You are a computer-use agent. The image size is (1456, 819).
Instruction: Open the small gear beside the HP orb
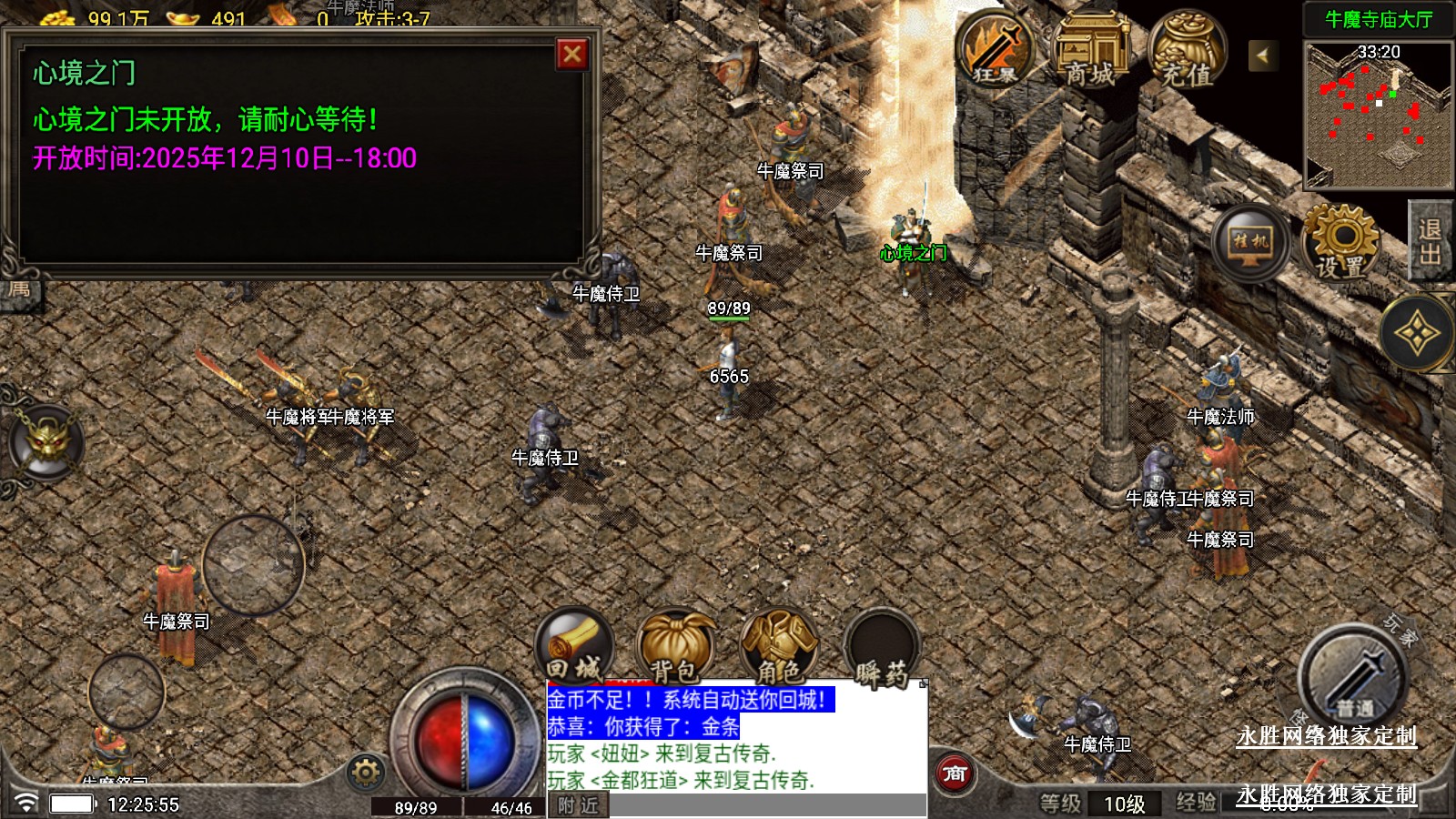click(366, 773)
